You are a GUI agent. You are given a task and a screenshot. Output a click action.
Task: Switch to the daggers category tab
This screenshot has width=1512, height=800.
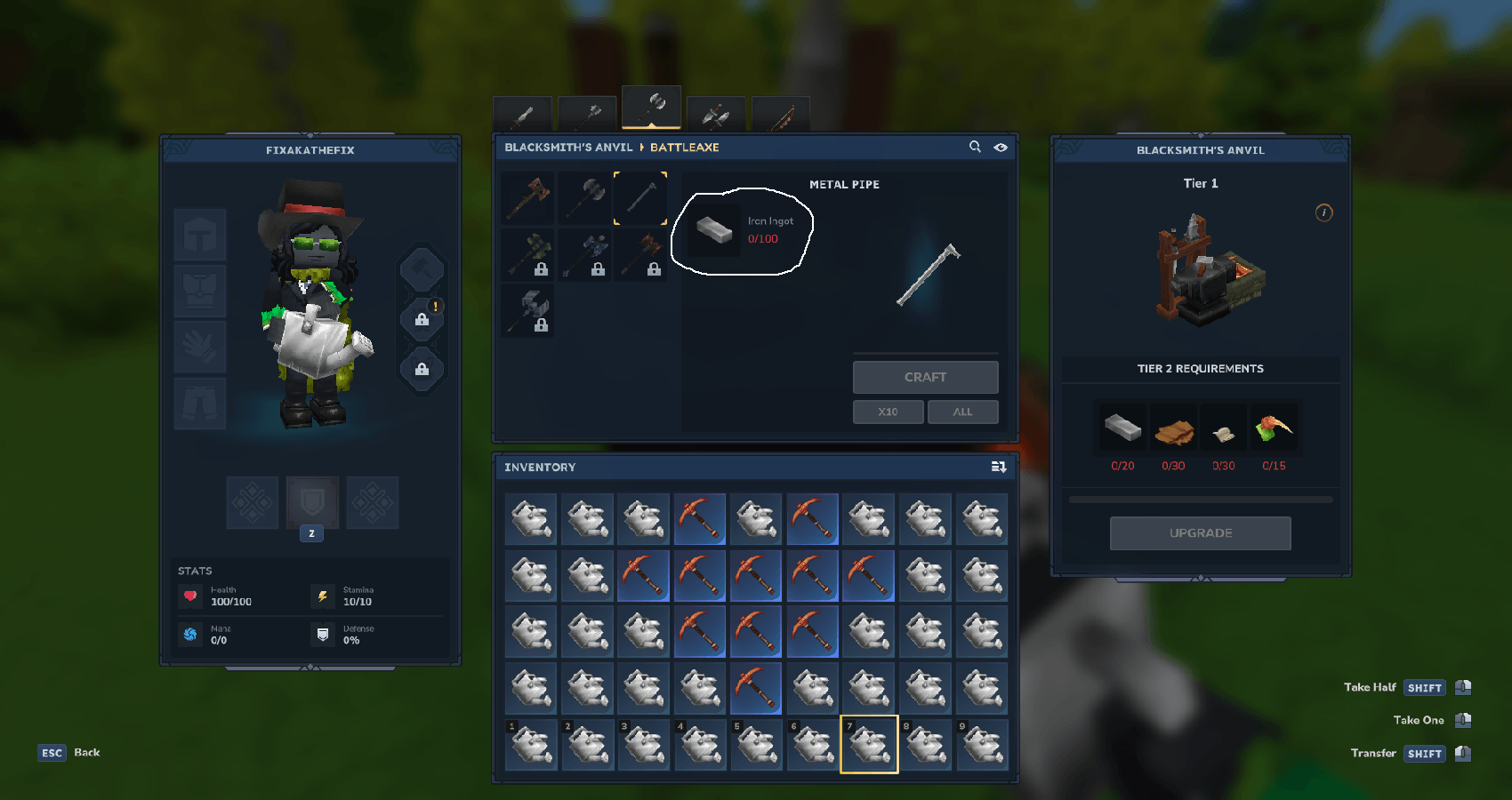(x=716, y=115)
